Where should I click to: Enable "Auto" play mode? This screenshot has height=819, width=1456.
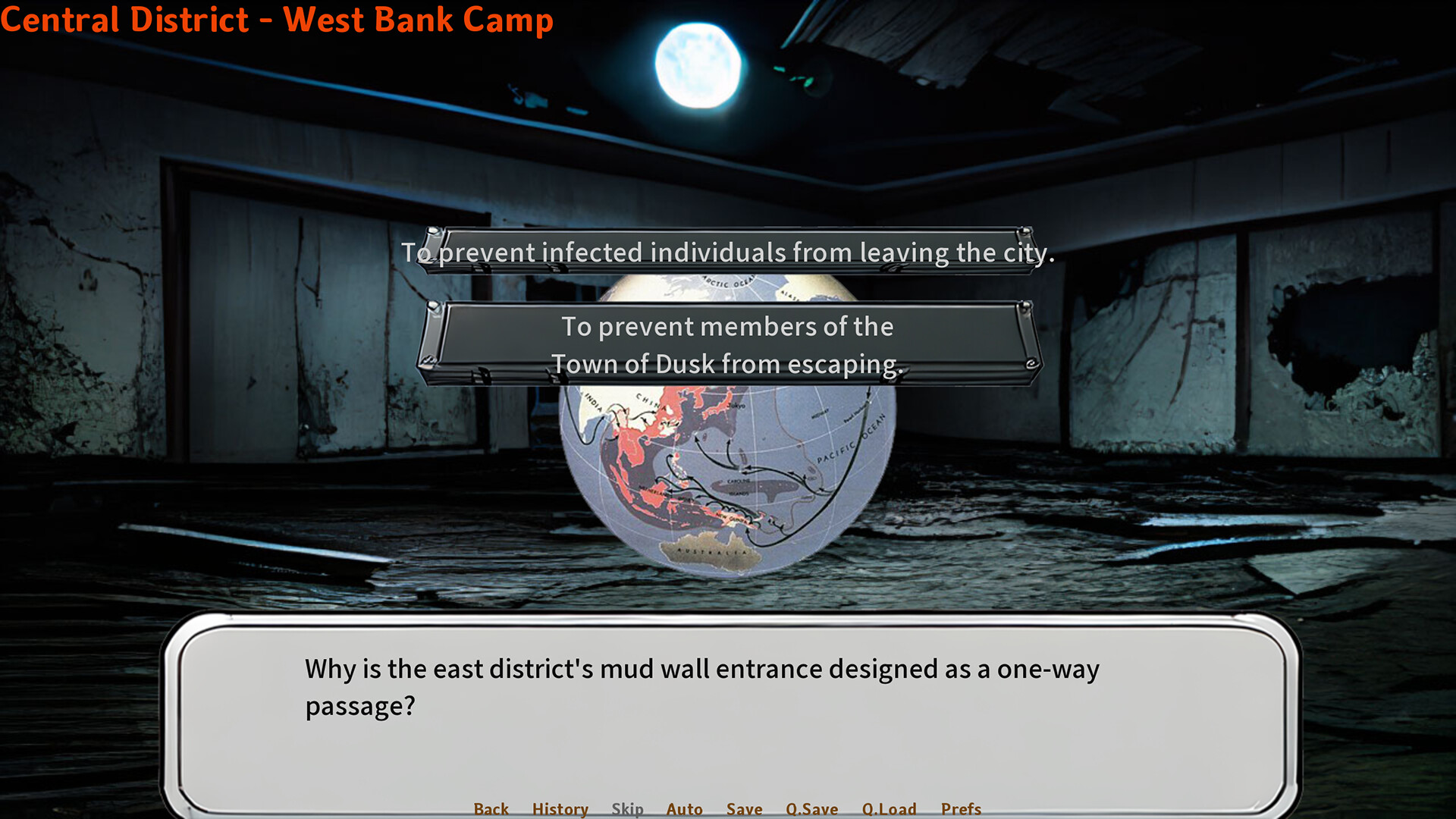click(x=684, y=808)
